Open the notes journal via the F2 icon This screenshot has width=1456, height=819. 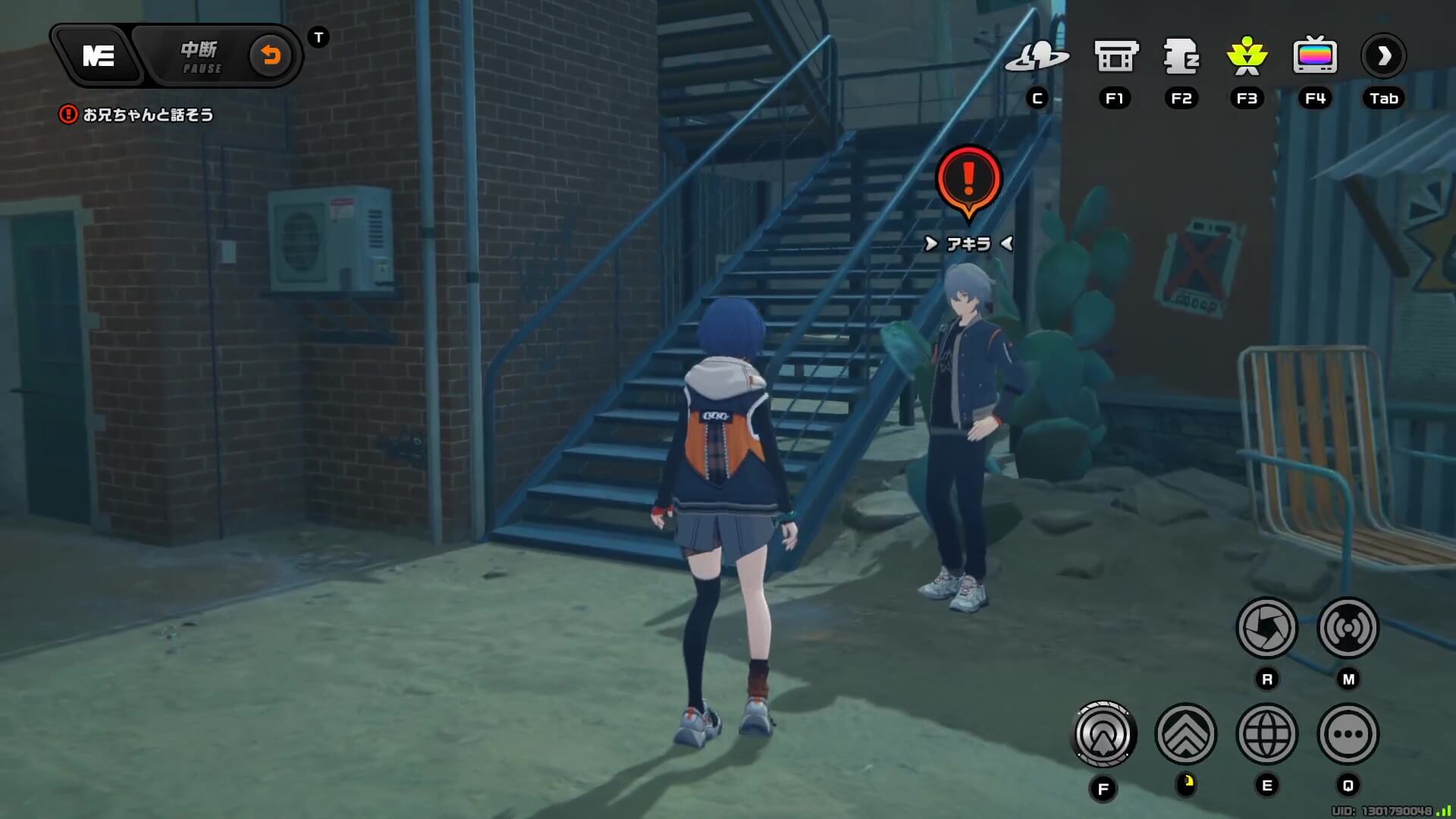pyautogui.click(x=1181, y=57)
